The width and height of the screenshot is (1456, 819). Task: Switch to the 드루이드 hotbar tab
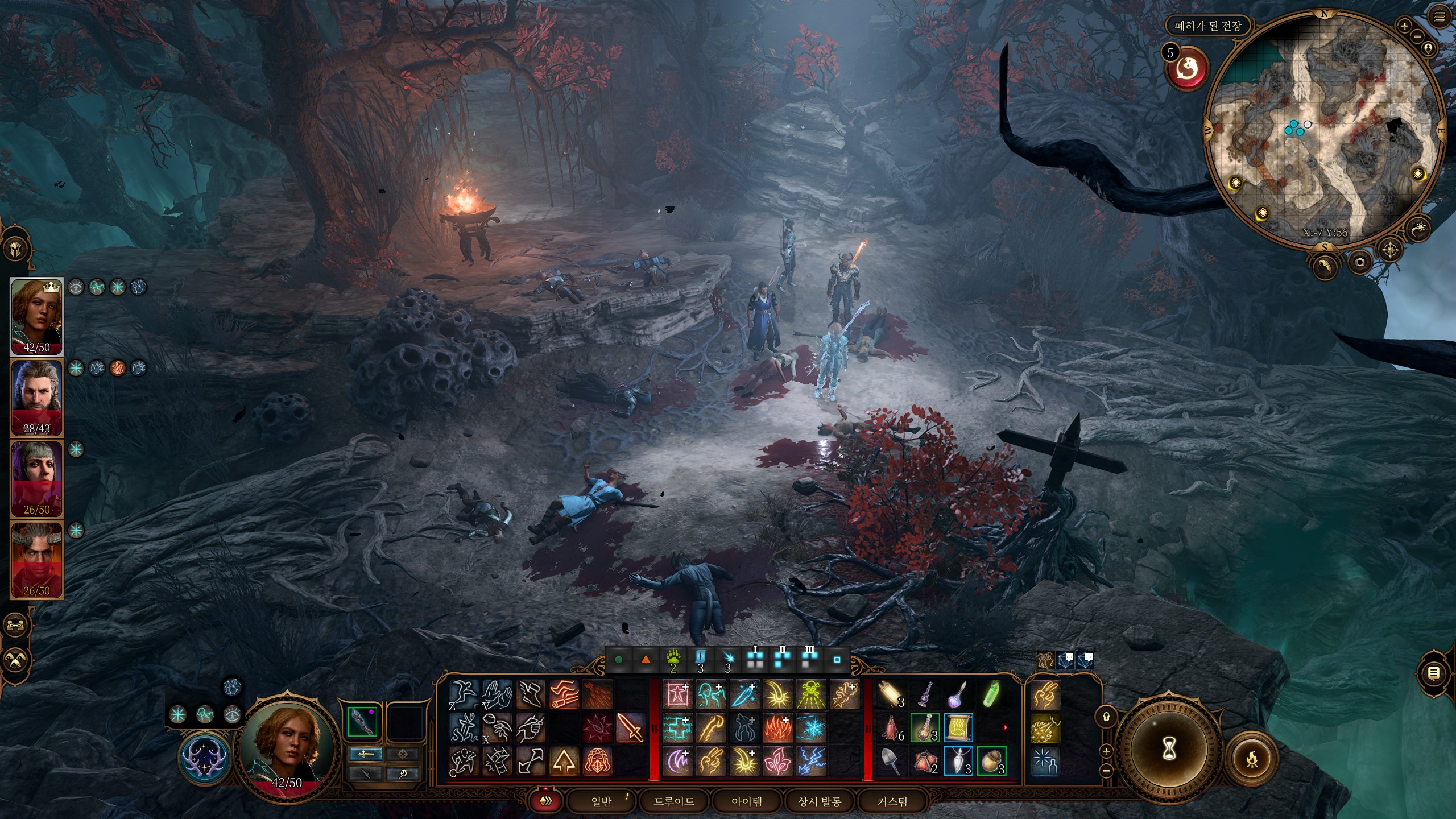pyautogui.click(x=674, y=801)
